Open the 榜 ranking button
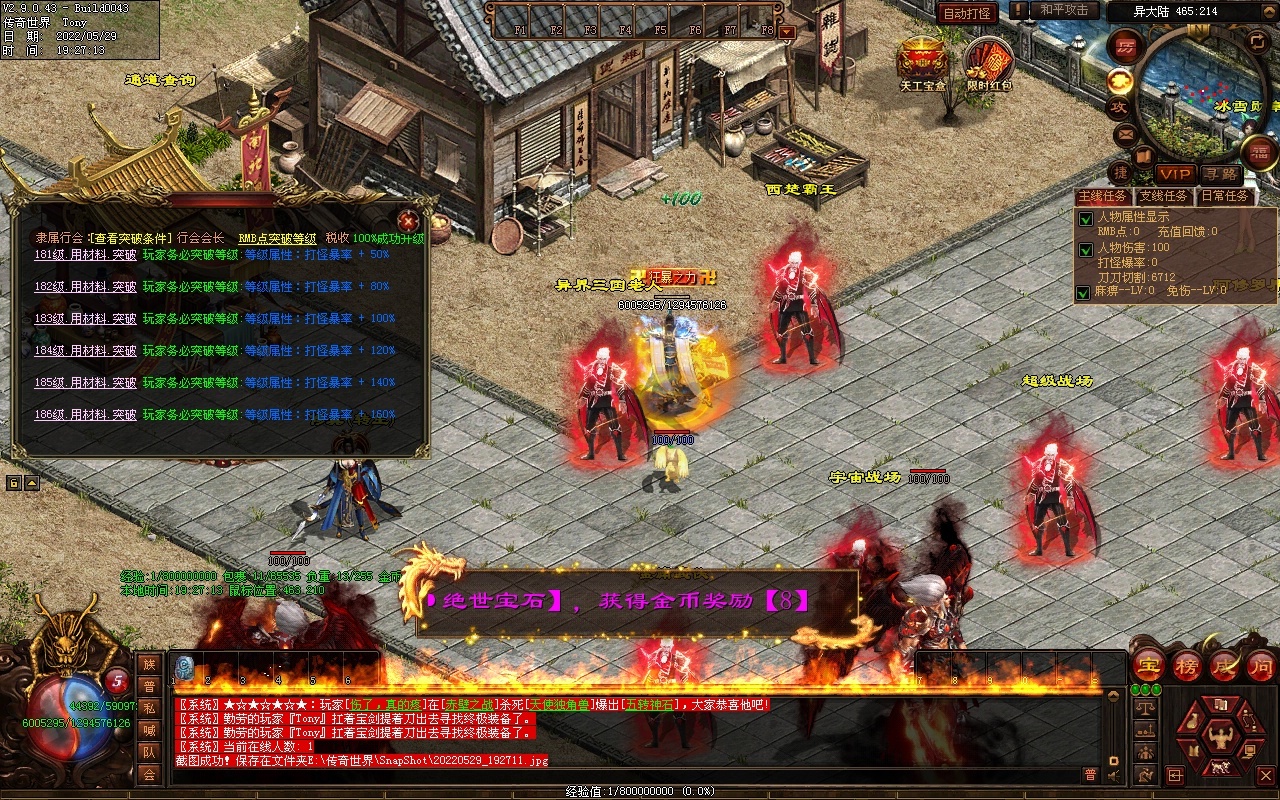Viewport: 1280px width, 800px height. pos(1187,667)
